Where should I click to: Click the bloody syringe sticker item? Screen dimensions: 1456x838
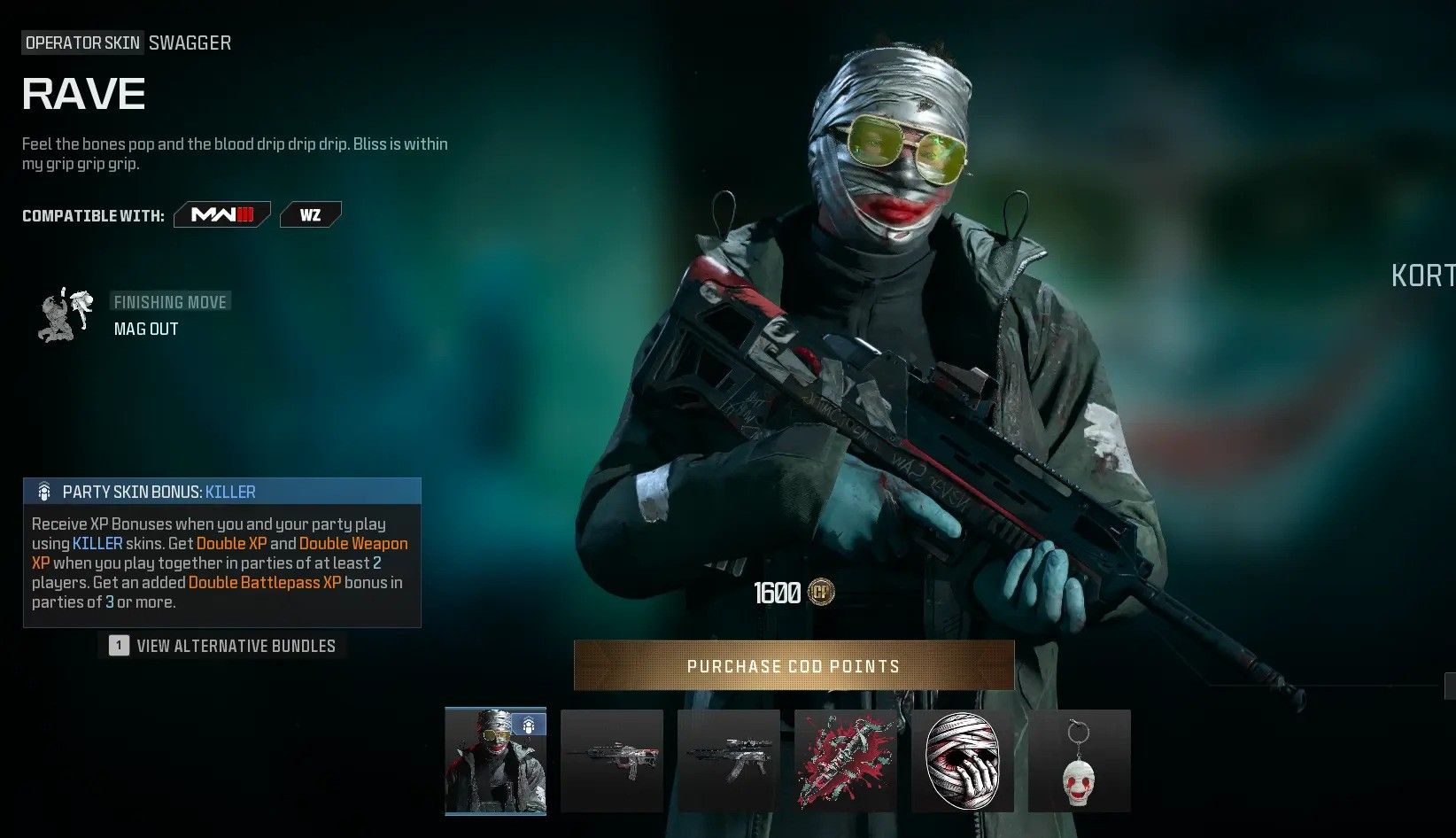point(845,761)
